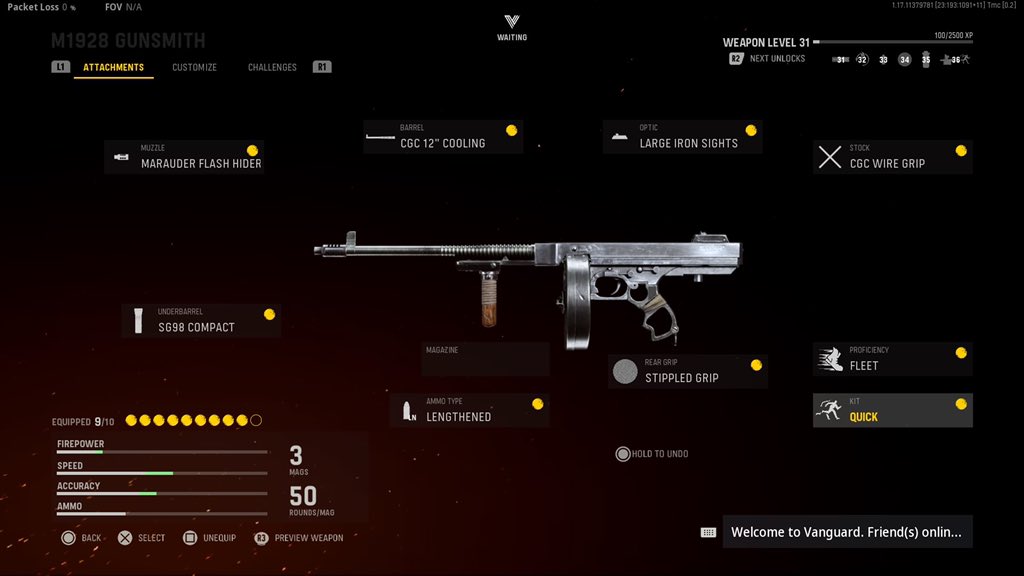
Task: Open the highlighted Quick kit slot
Action: pos(893,410)
